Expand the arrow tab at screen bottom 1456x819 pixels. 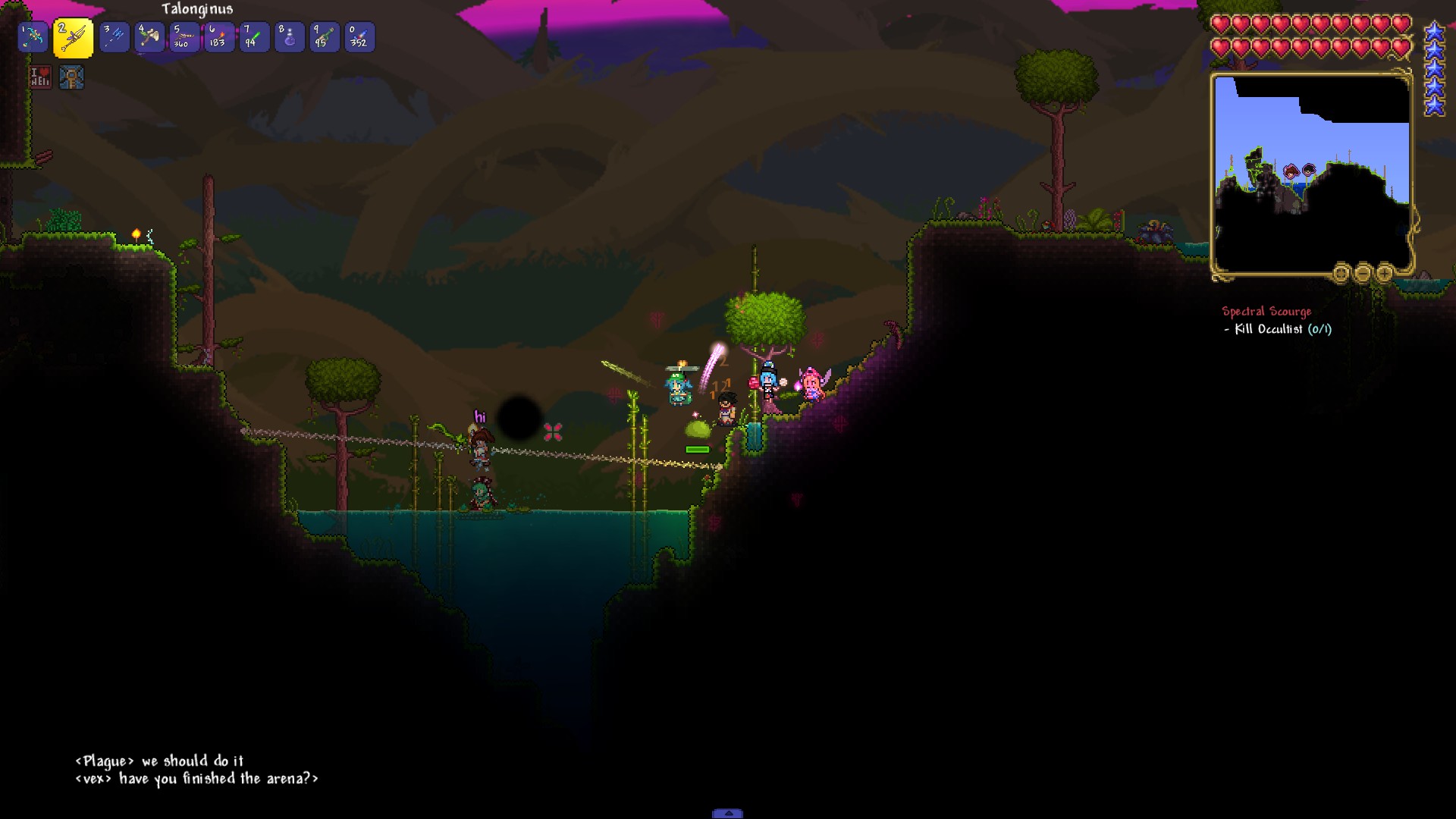(x=727, y=814)
